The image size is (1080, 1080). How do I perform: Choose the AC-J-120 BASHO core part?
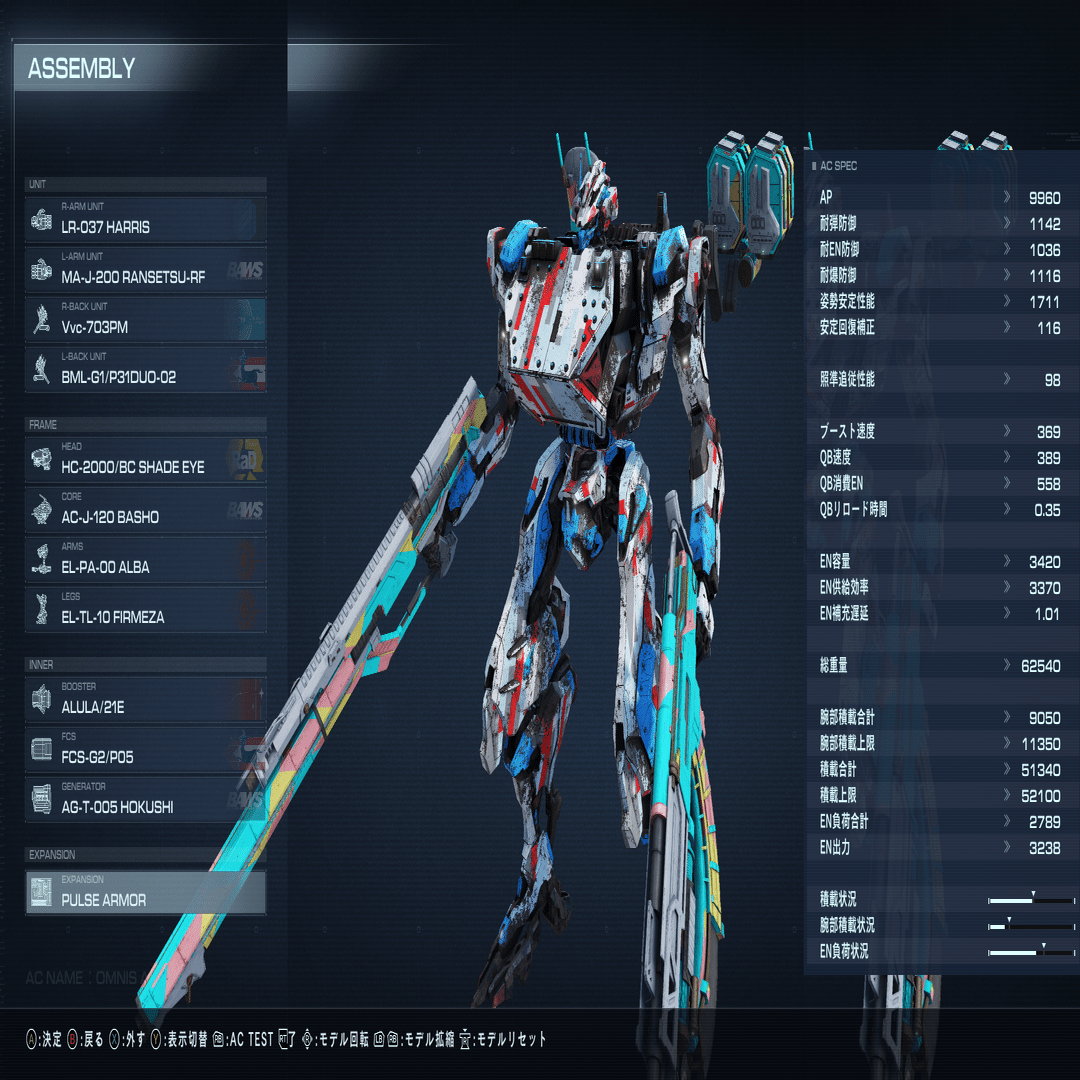146,510
